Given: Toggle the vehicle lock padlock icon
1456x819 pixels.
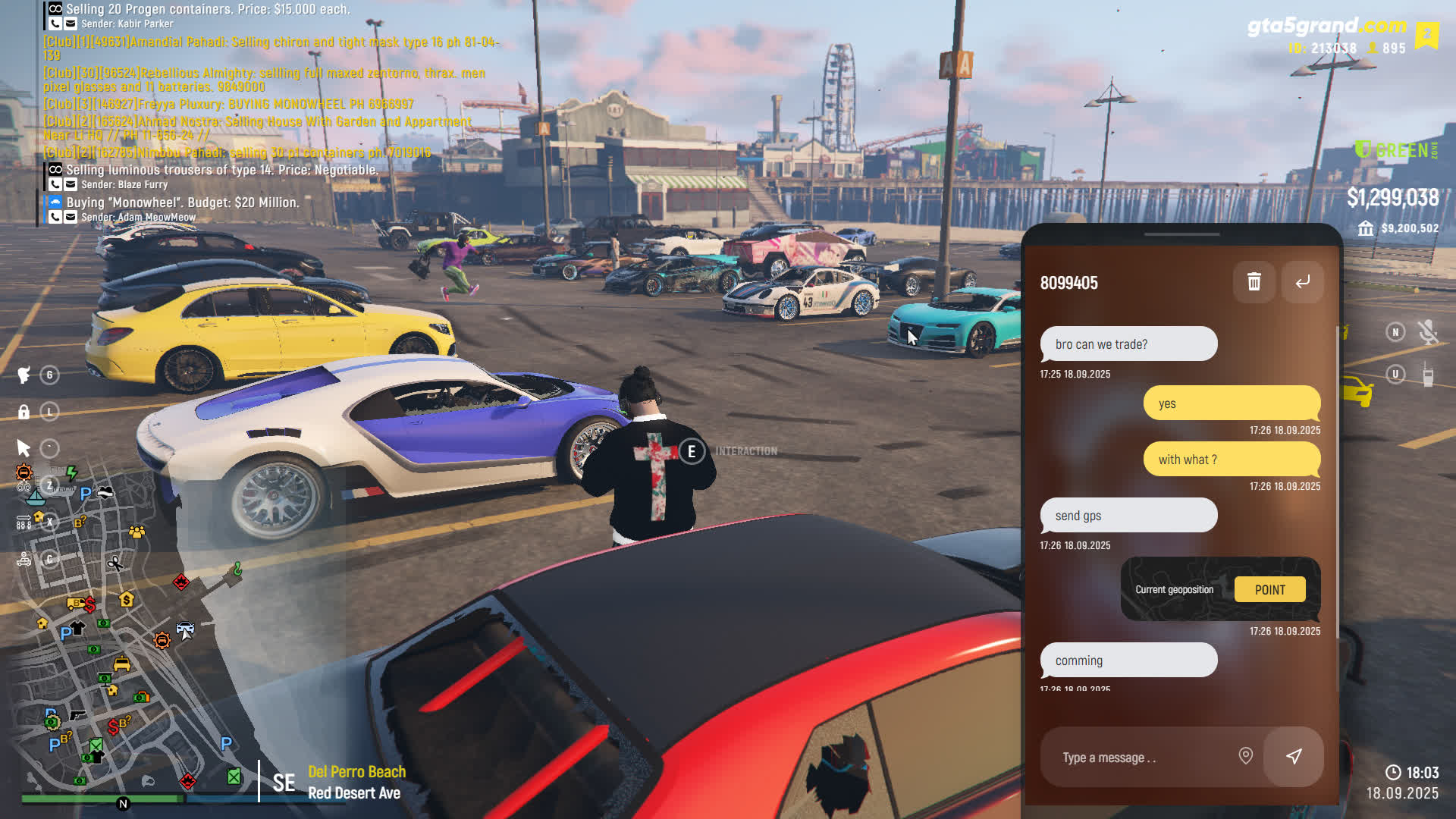Looking at the screenshot, I should (24, 412).
